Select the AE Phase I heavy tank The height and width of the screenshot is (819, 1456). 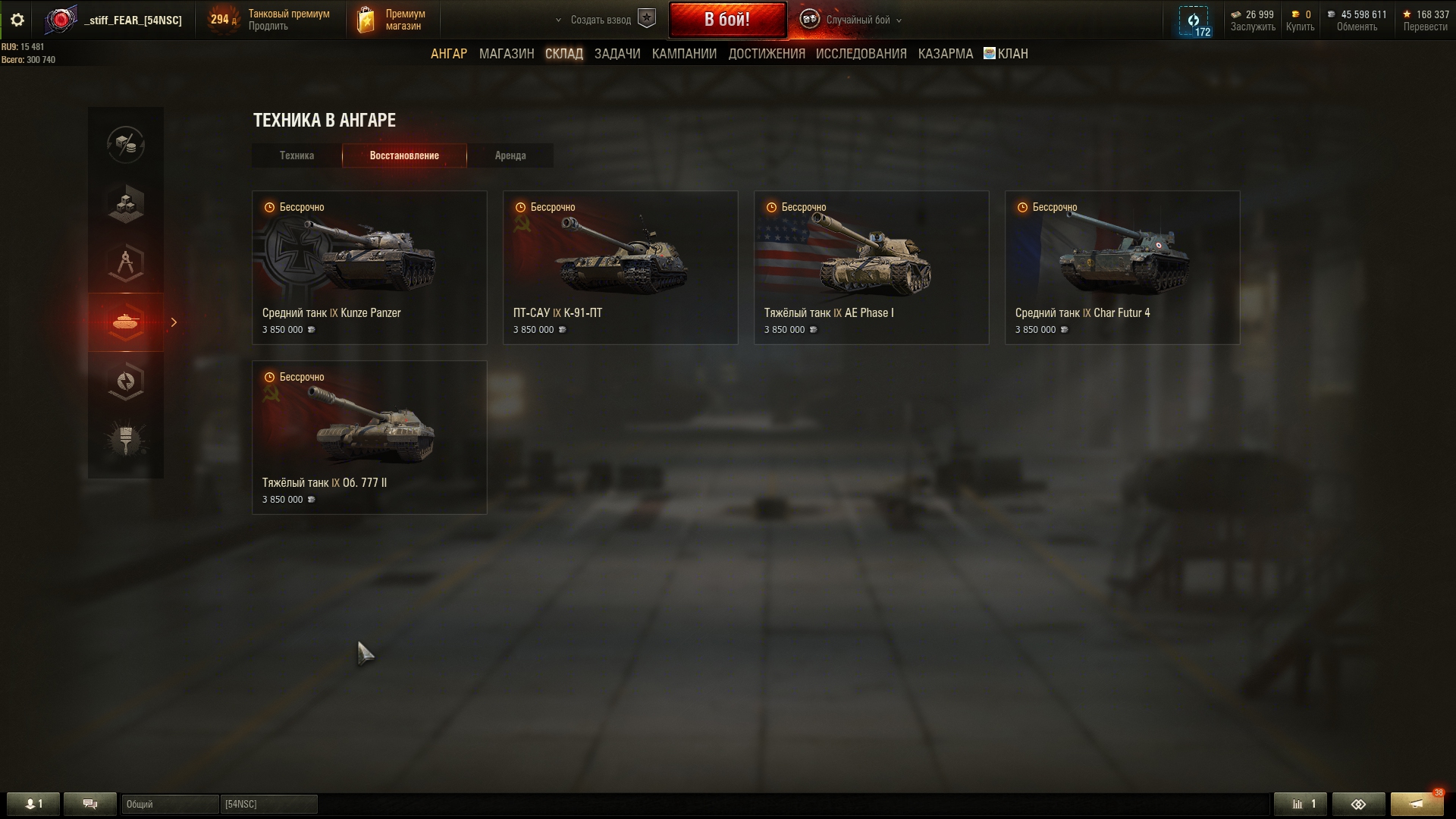(871, 268)
